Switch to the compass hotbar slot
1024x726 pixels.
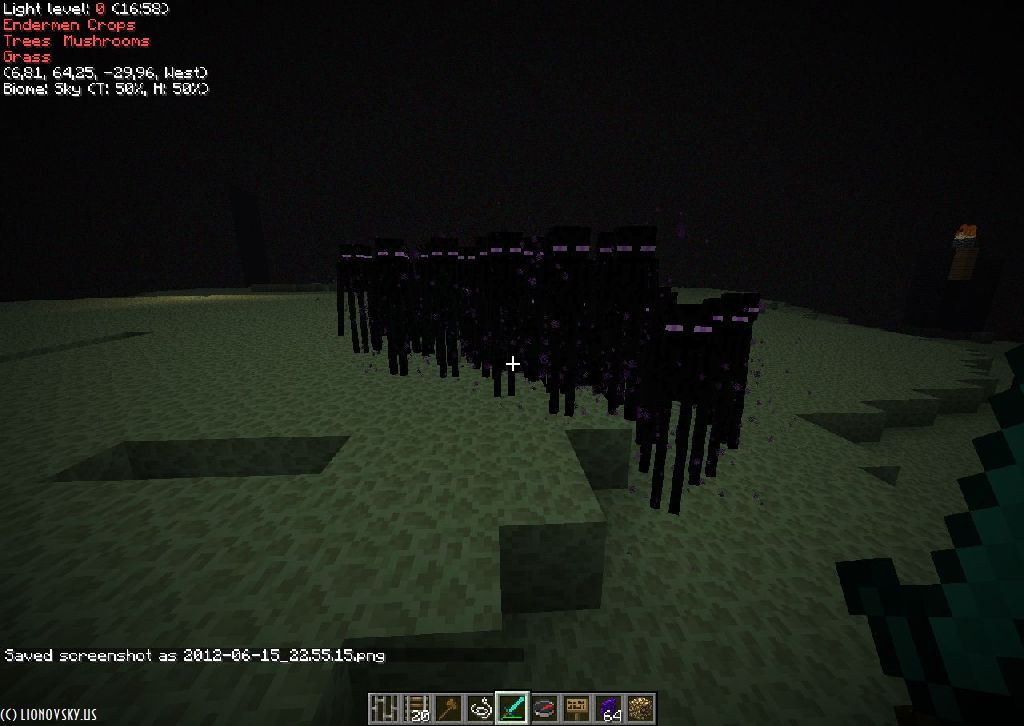[544, 708]
